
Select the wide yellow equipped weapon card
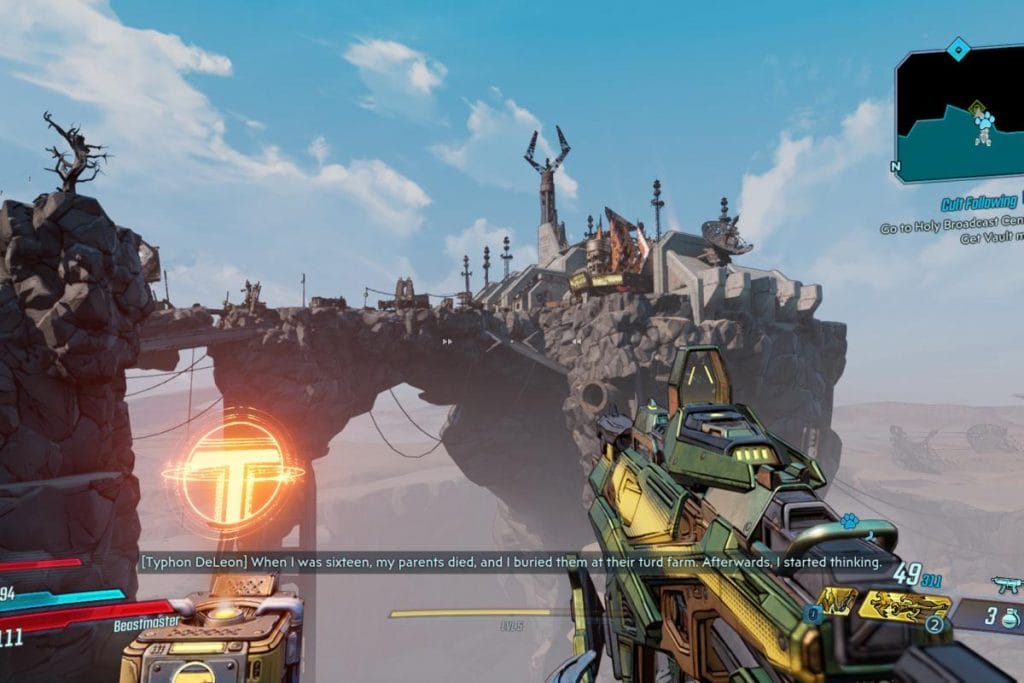coord(904,603)
